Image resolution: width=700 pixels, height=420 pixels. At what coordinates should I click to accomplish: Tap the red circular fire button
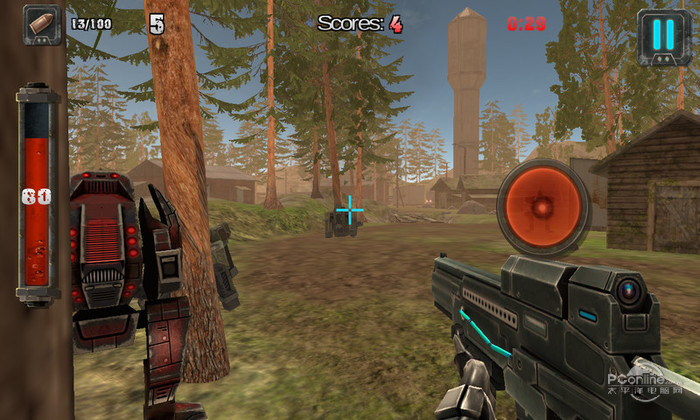(x=543, y=208)
